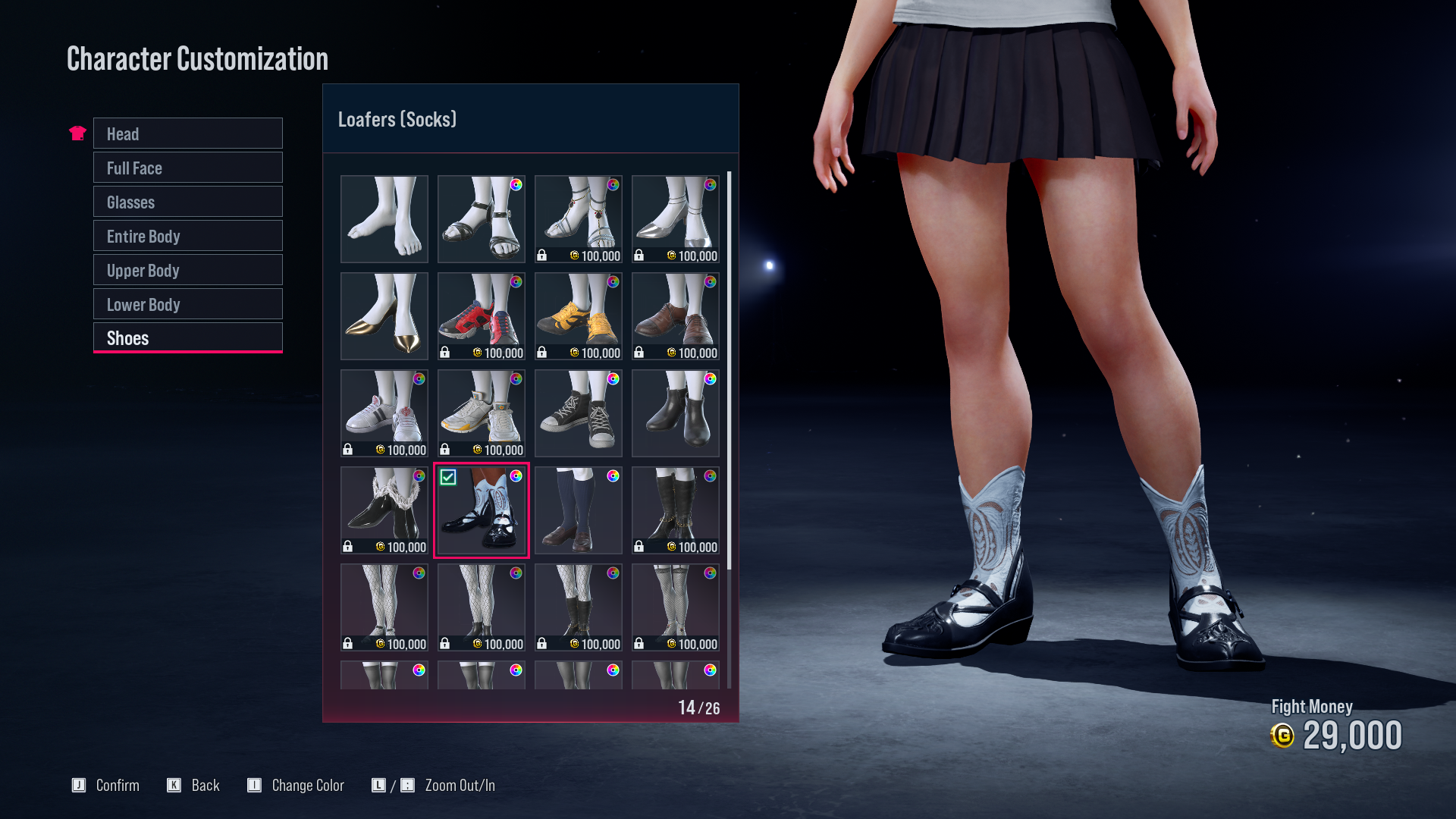Click the color wheel on the black knee-high boots

710,476
